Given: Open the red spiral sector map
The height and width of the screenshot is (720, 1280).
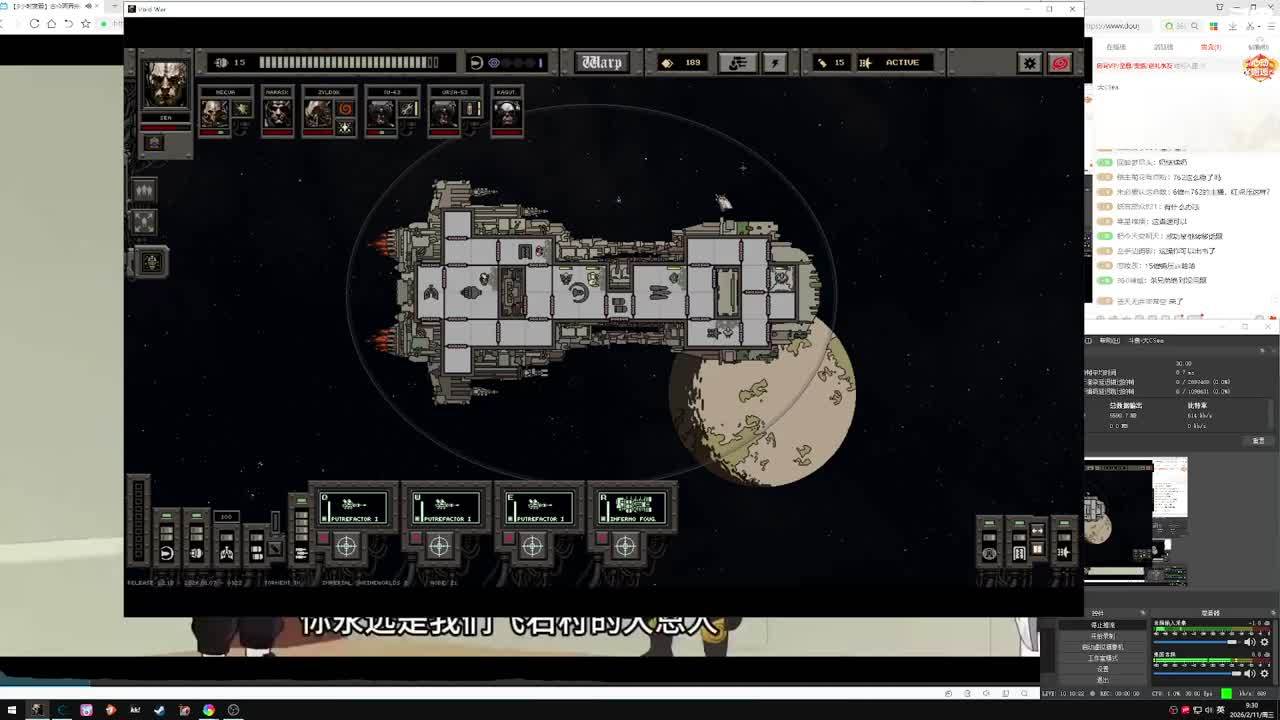Looking at the screenshot, I should [1060, 63].
